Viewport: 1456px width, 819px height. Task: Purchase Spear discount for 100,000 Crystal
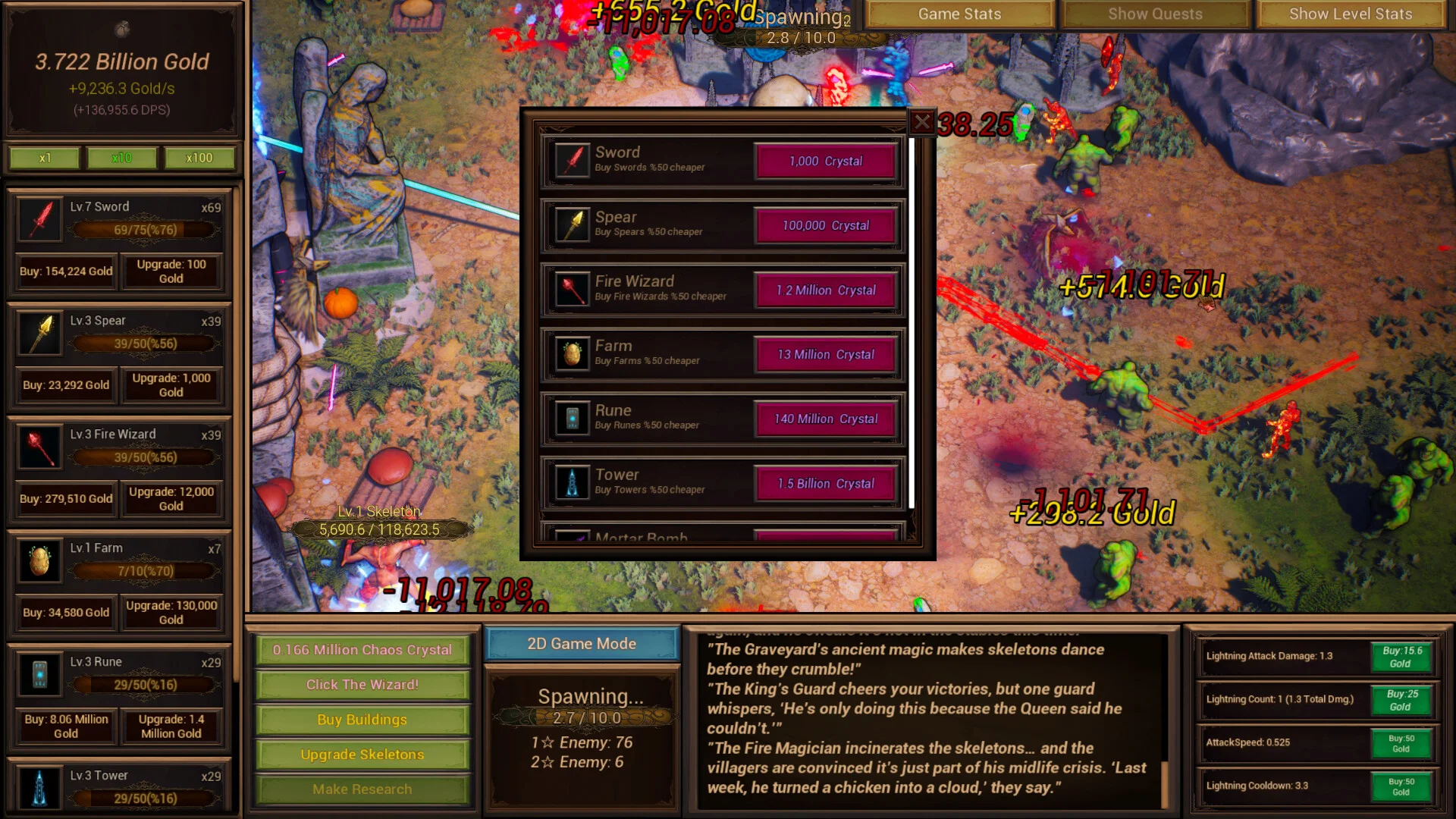point(825,226)
